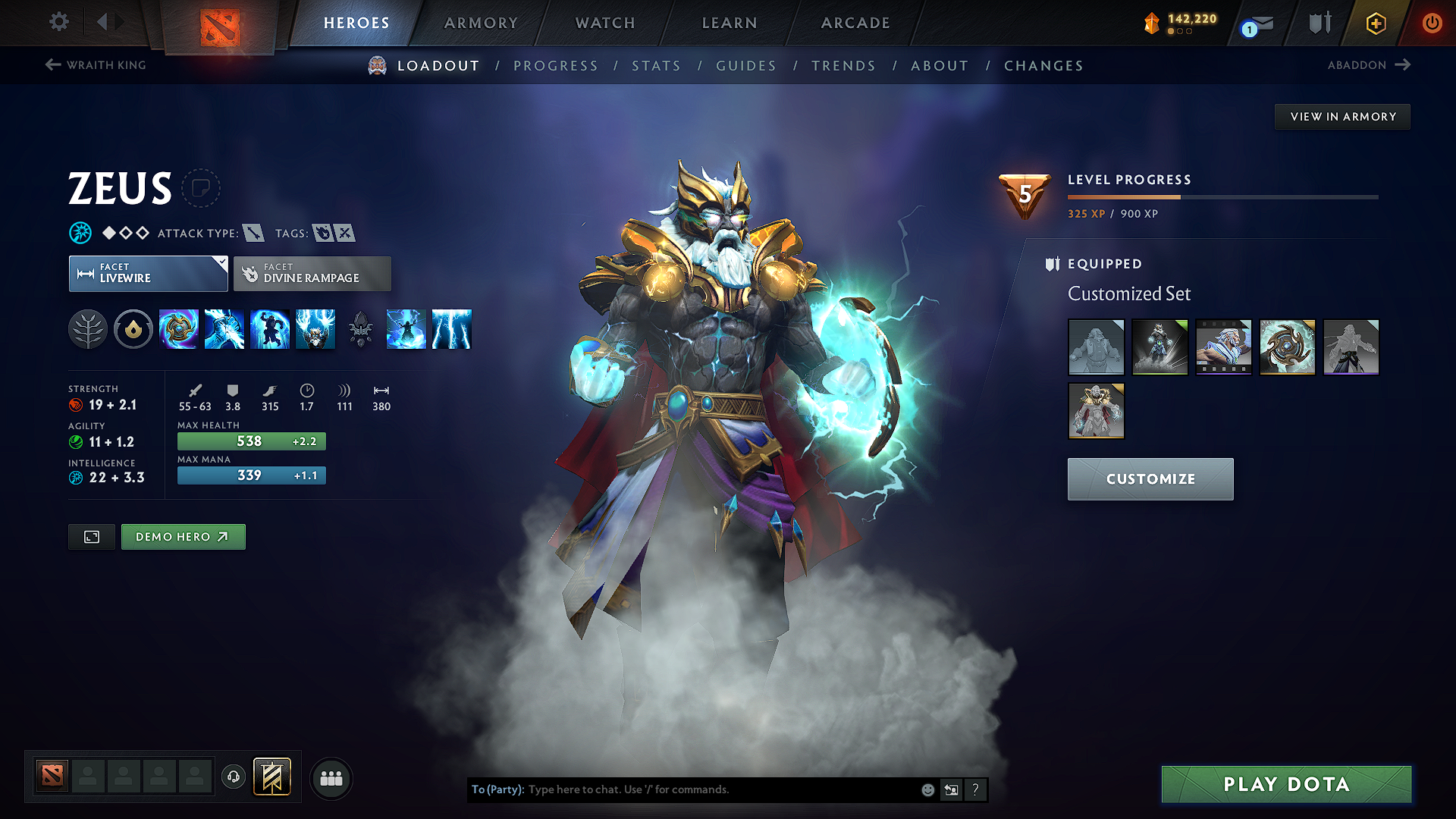Screen dimensions: 1456x819
Task: Click the Level Progress XP bar
Action: [x=1222, y=196]
